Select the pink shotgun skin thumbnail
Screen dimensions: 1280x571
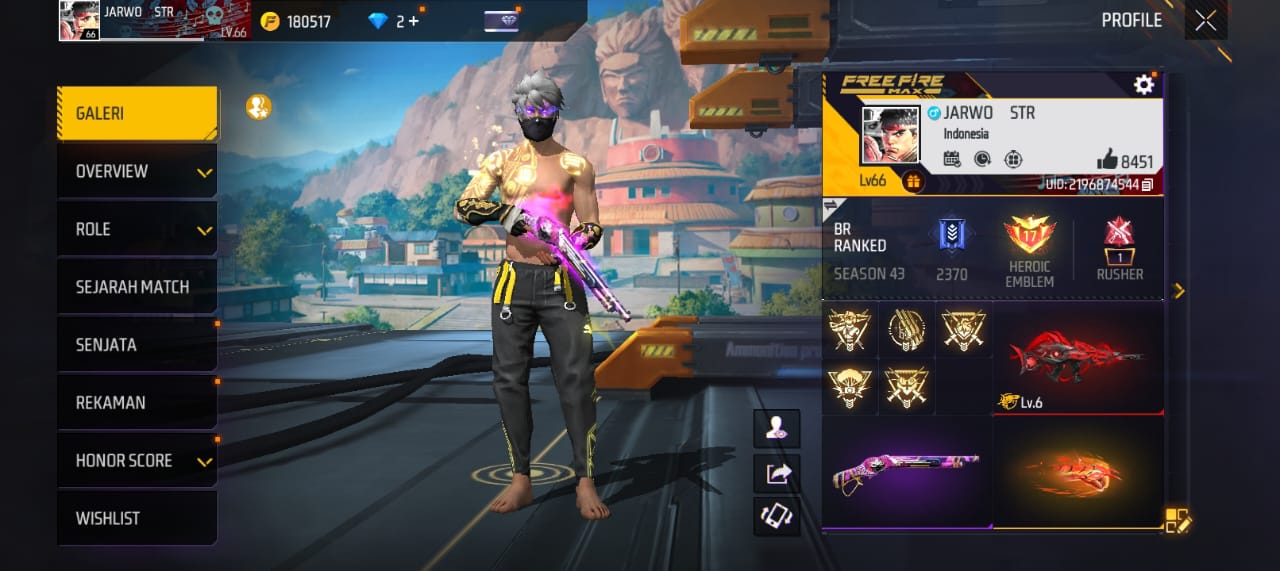pyautogui.click(x=906, y=472)
